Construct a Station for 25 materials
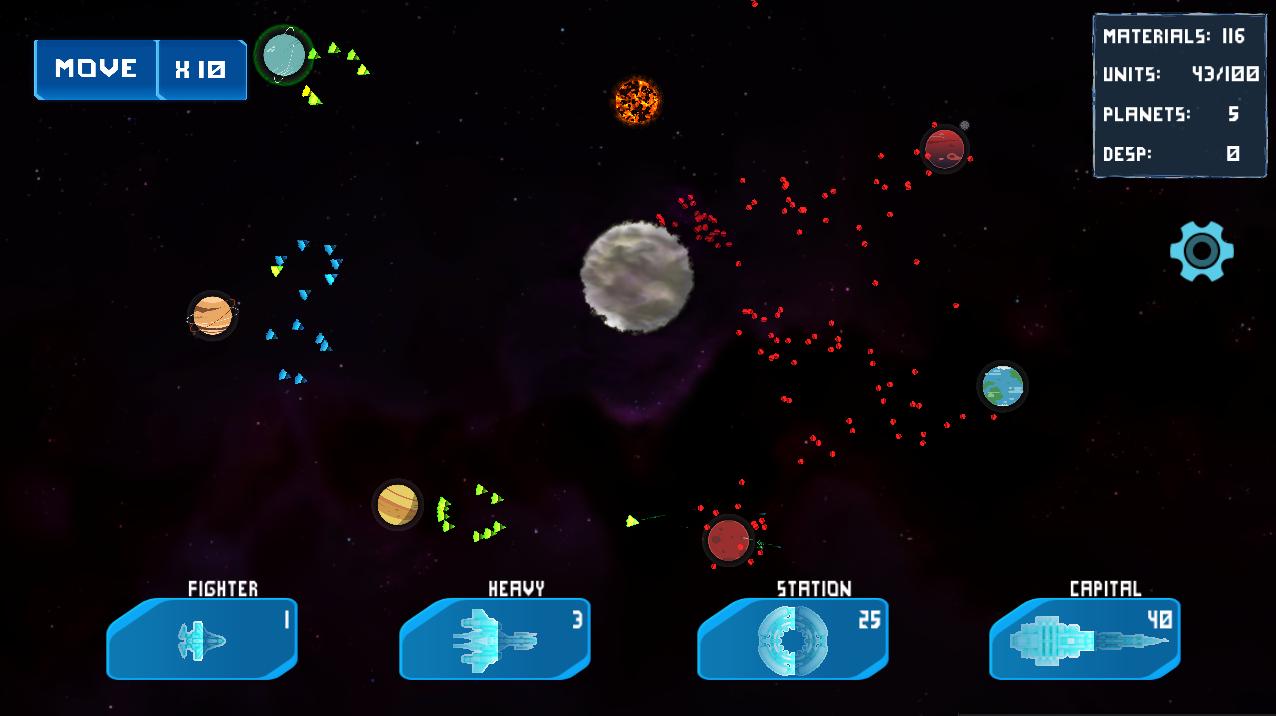The image size is (1276, 716). click(x=792, y=638)
